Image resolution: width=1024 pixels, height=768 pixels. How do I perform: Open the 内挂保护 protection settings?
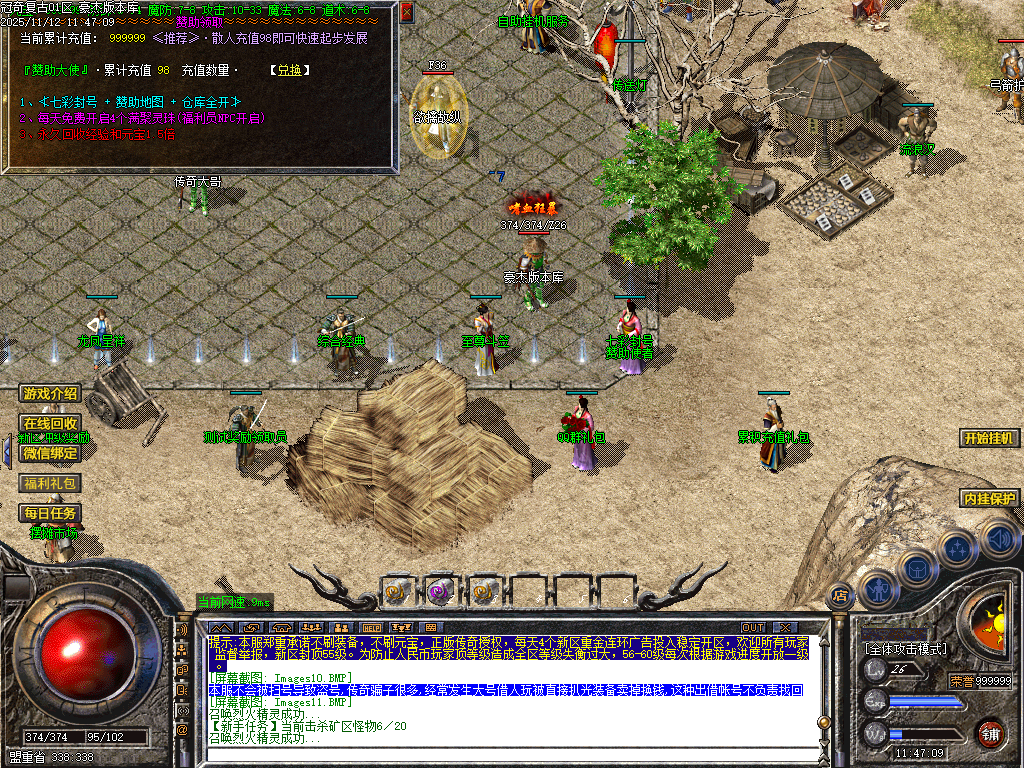(989, 499)
